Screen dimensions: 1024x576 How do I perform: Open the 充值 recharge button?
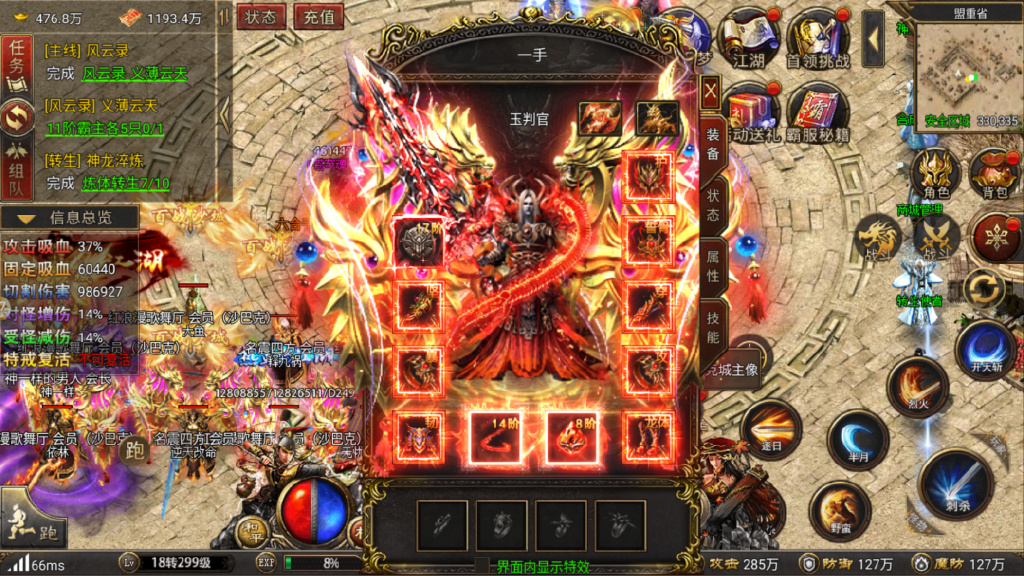click(x=320, y=17)
